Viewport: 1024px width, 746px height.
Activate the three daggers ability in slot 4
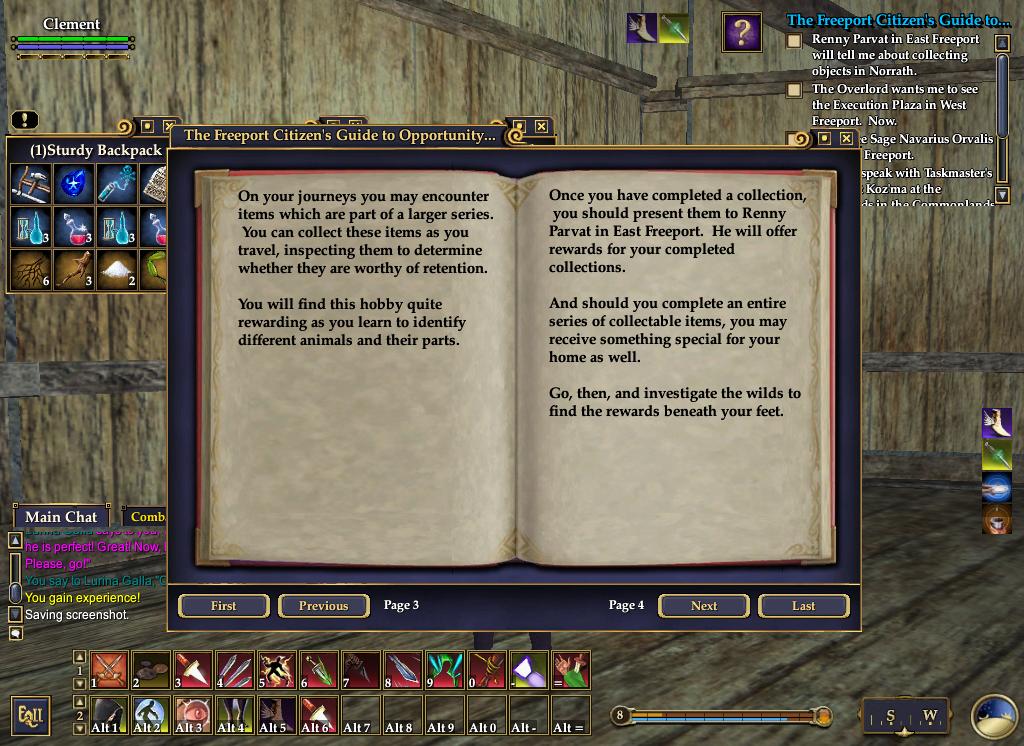(235, 670)
